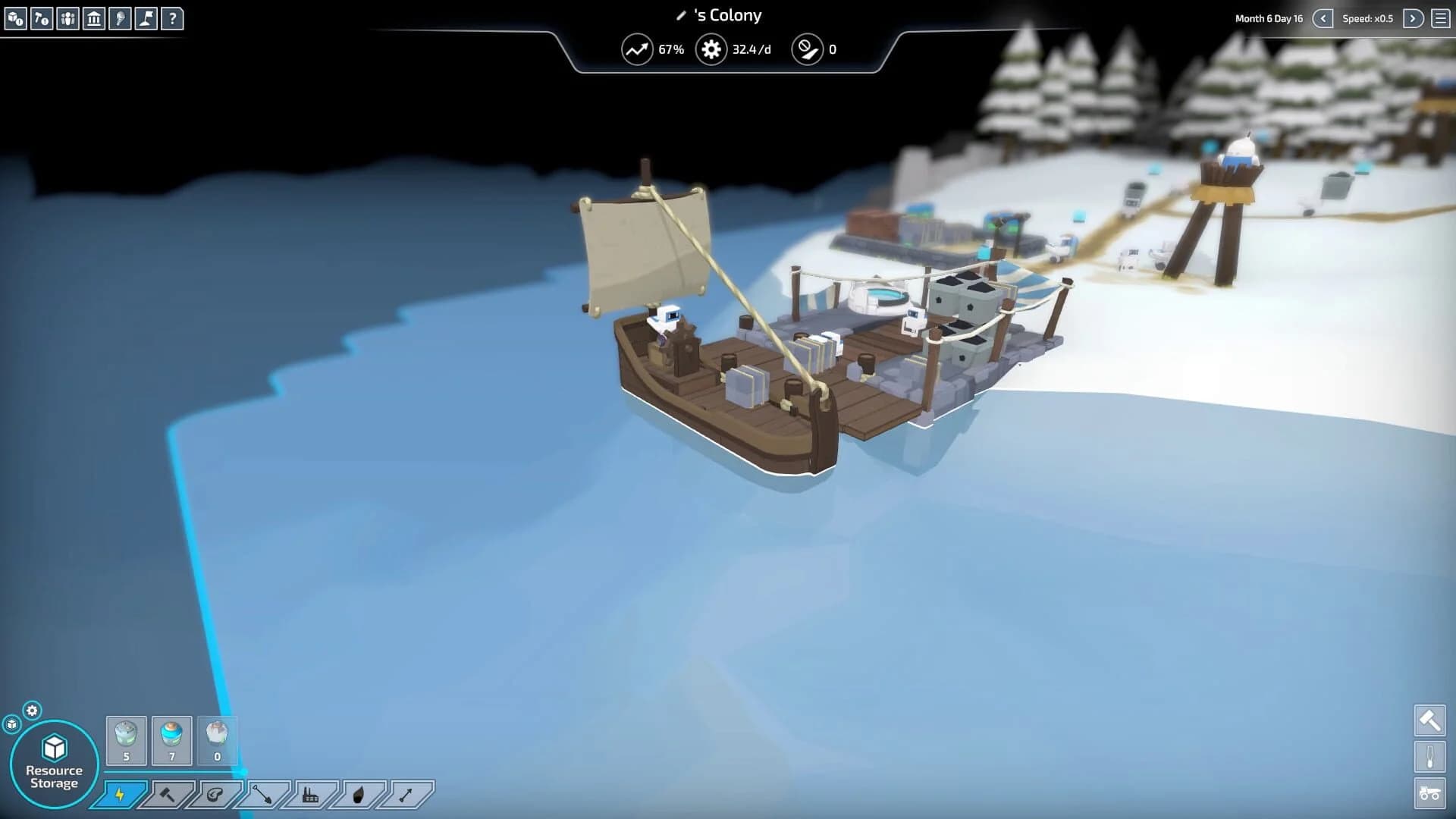This screenshot has height=819, width=1456.
Task: Toggle the energy category in Resource Storage
Action: coord(120,796)
